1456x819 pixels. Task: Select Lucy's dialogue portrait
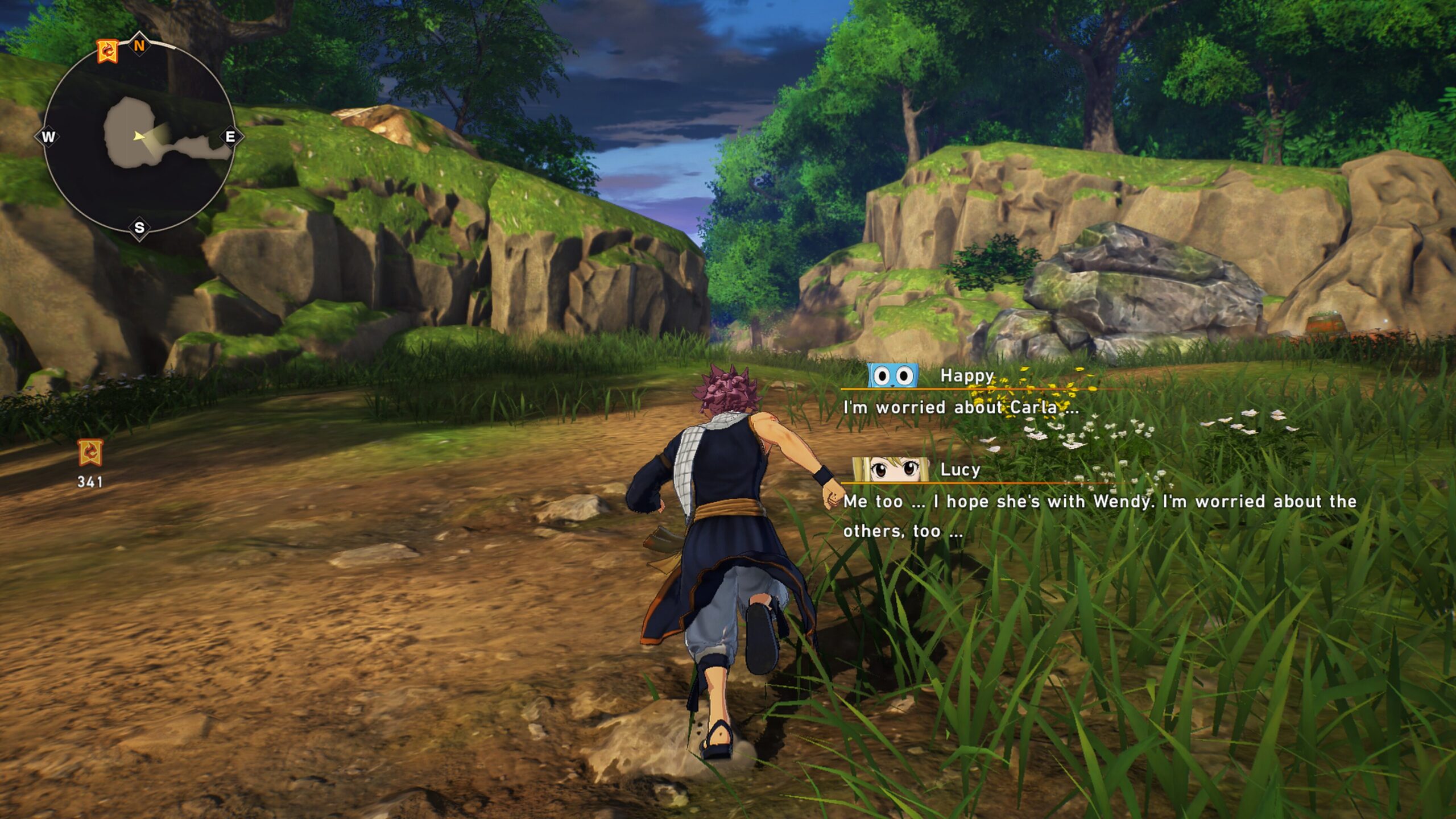(x=891, y=470)
